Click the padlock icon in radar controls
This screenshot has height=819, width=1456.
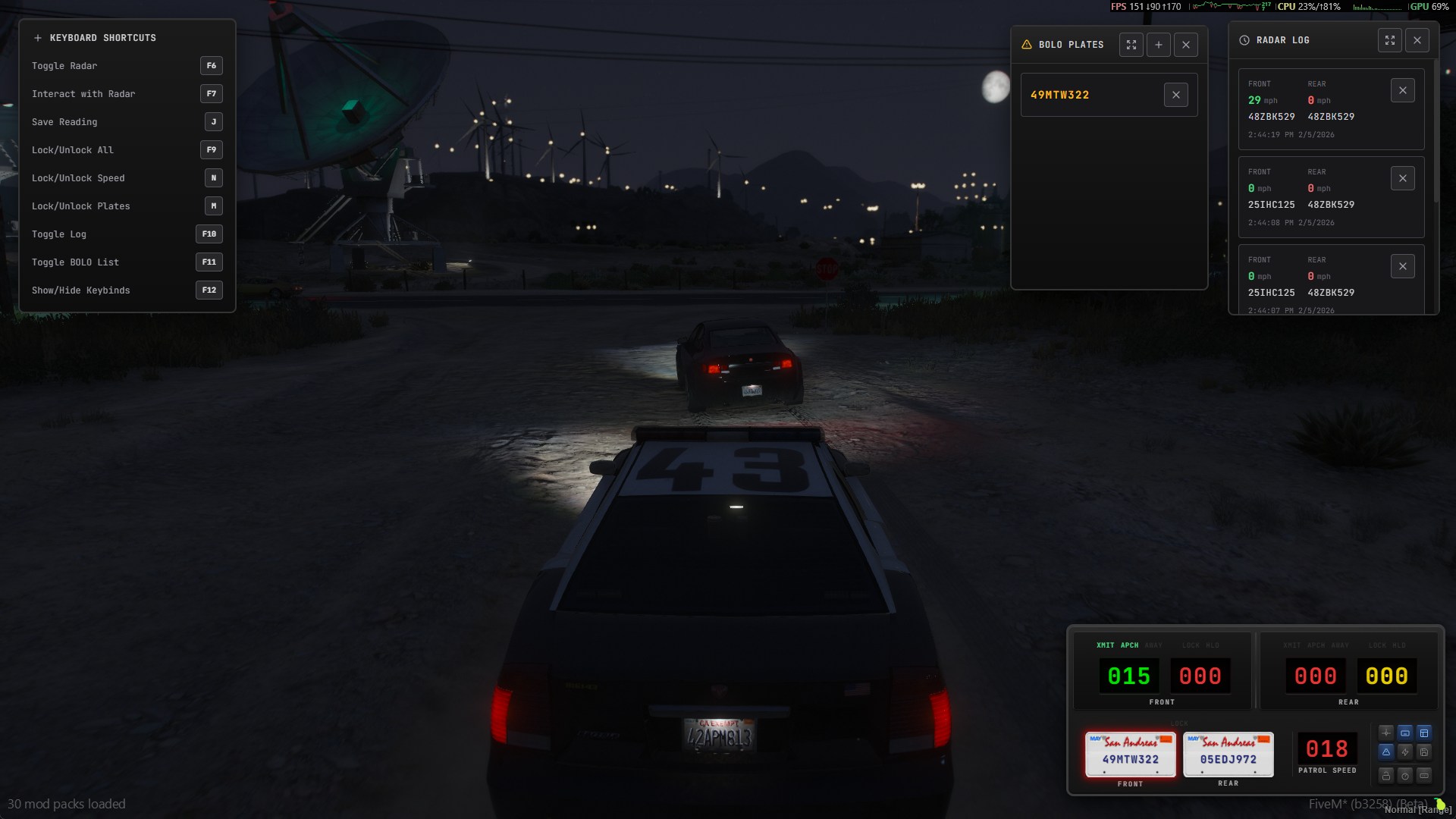pos(1386,775)
